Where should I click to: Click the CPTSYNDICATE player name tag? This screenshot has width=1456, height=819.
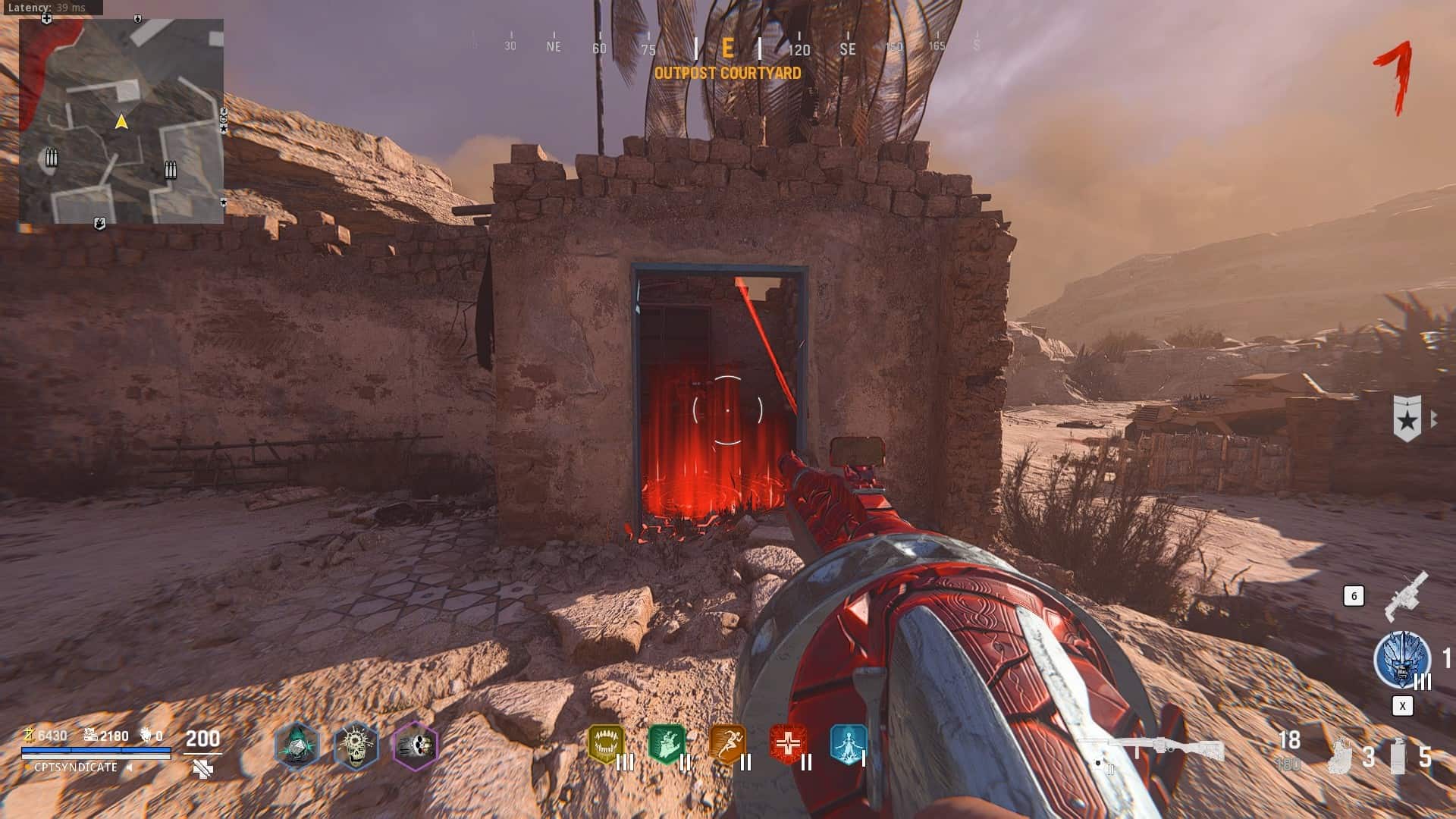click(76, 767)
